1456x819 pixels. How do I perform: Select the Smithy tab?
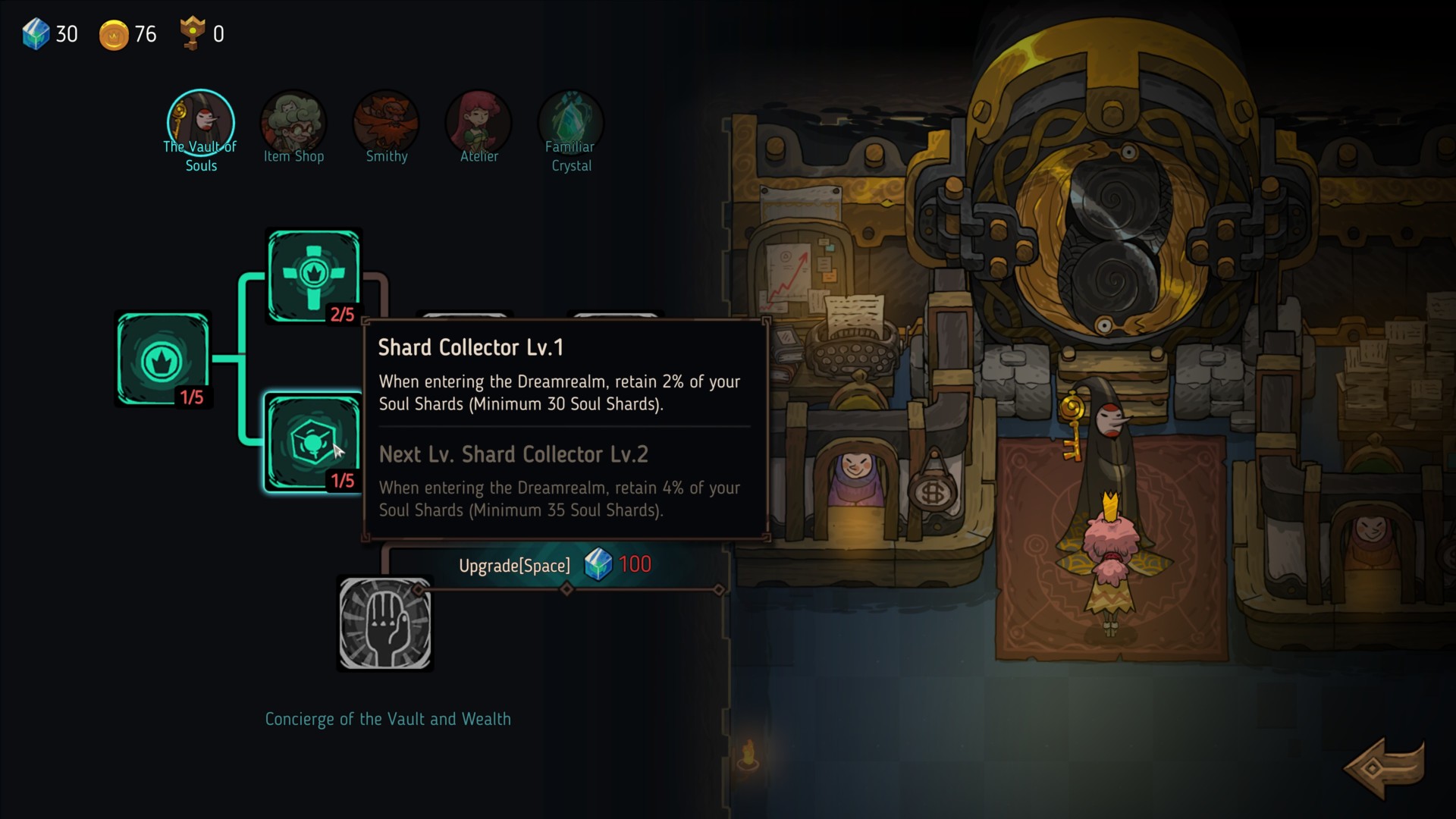(386, 124)
